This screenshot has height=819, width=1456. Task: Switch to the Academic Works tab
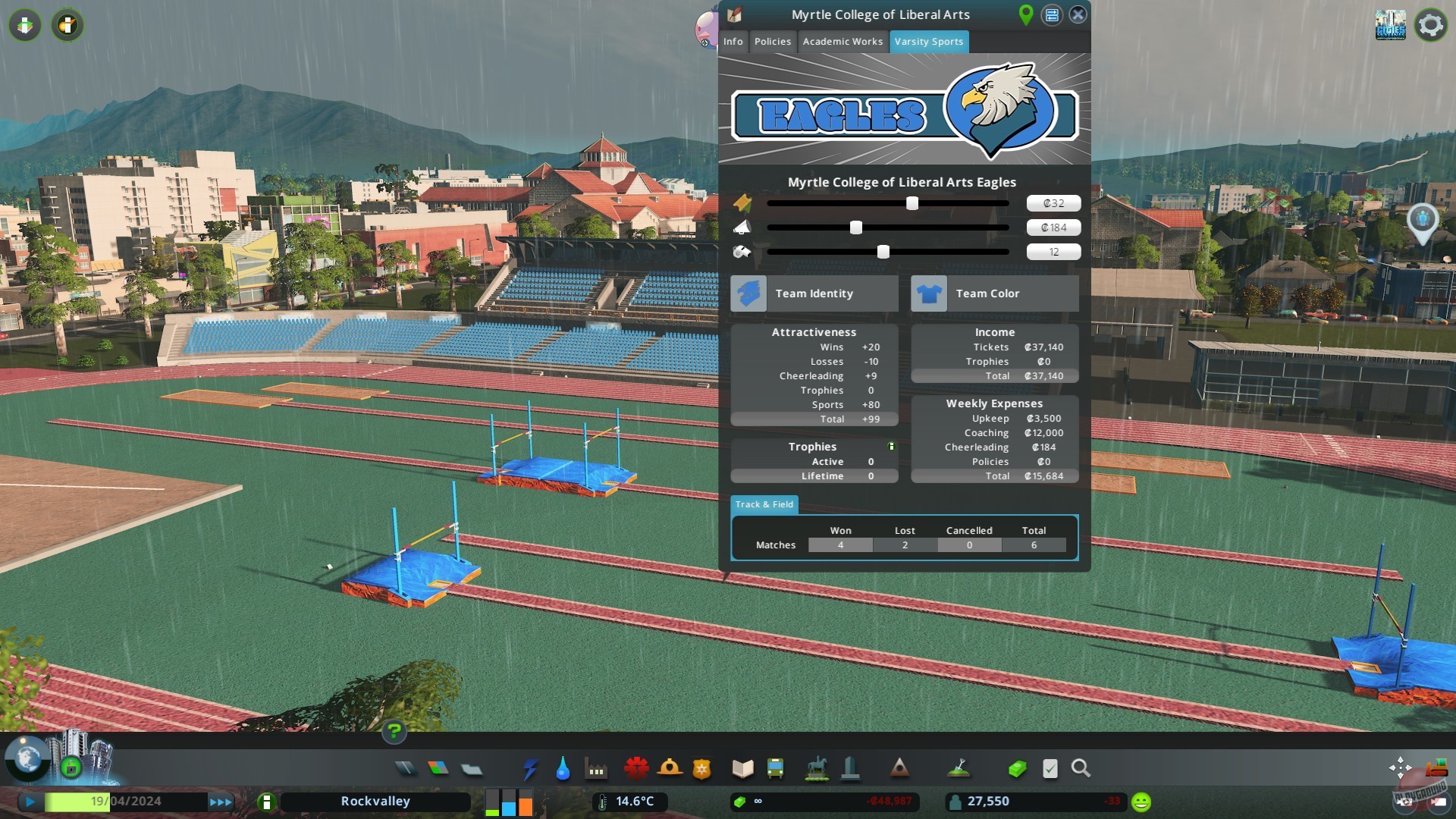[x=843, y=42]
